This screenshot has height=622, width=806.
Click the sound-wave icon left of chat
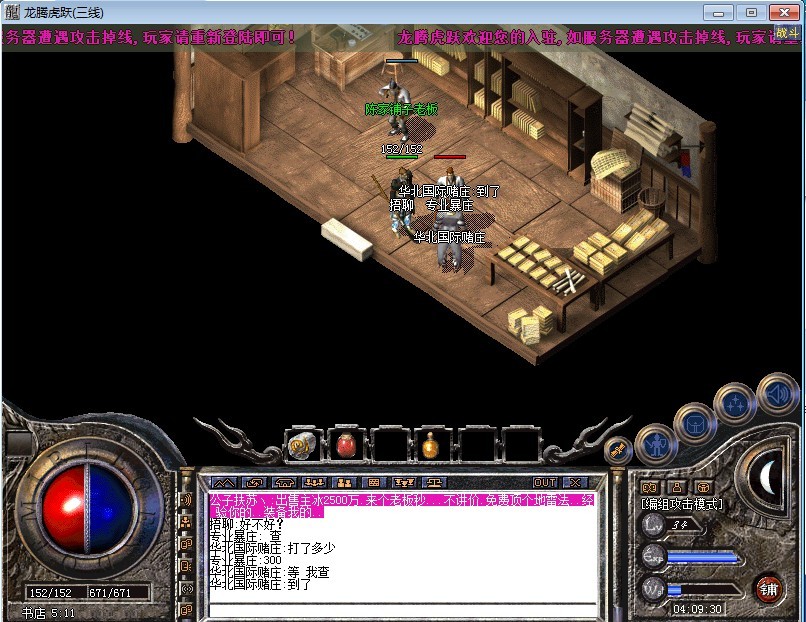pyautogui.click(x=186, y=499)
